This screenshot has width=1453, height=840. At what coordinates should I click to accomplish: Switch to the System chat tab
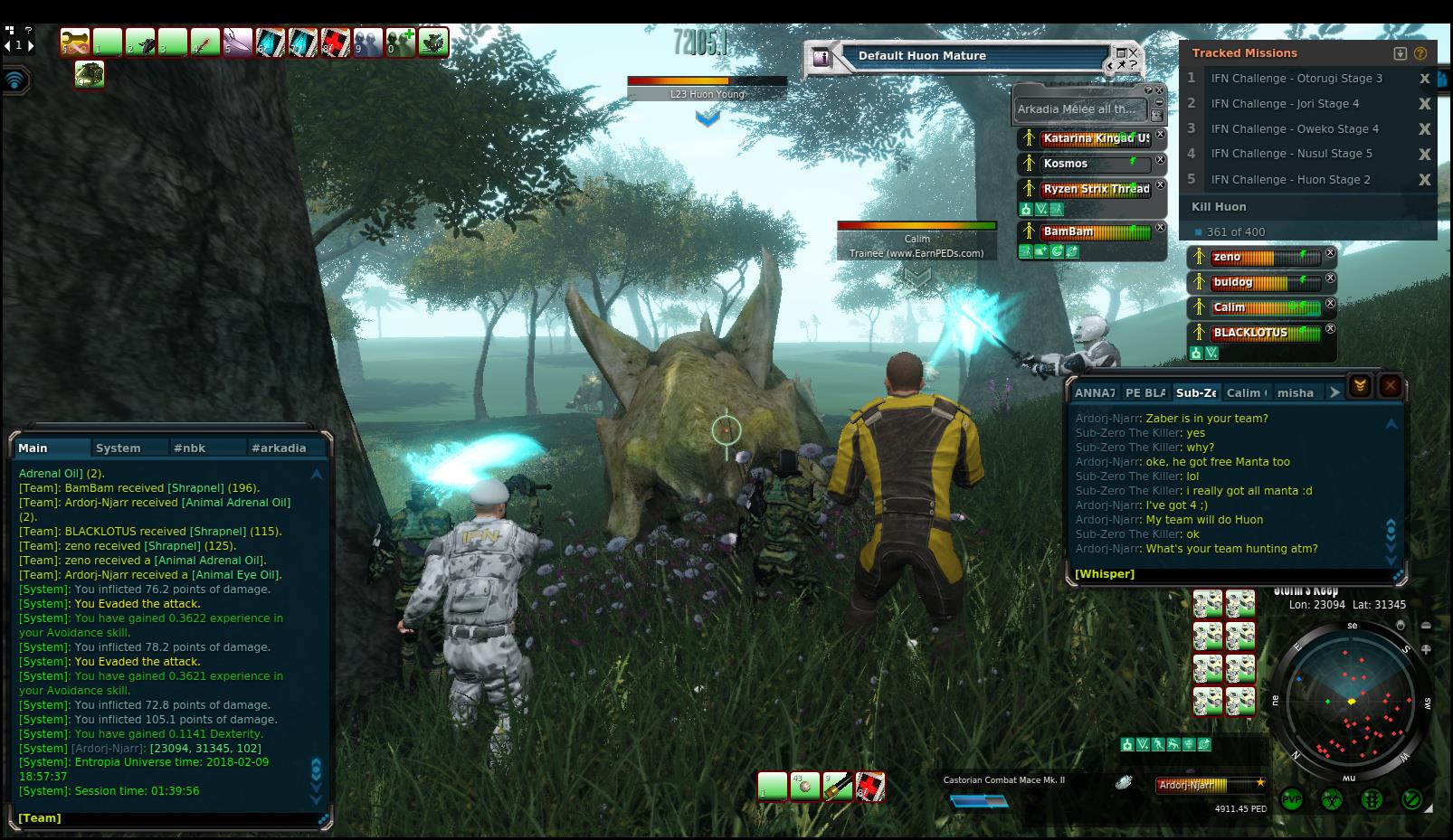coord(119,448)
